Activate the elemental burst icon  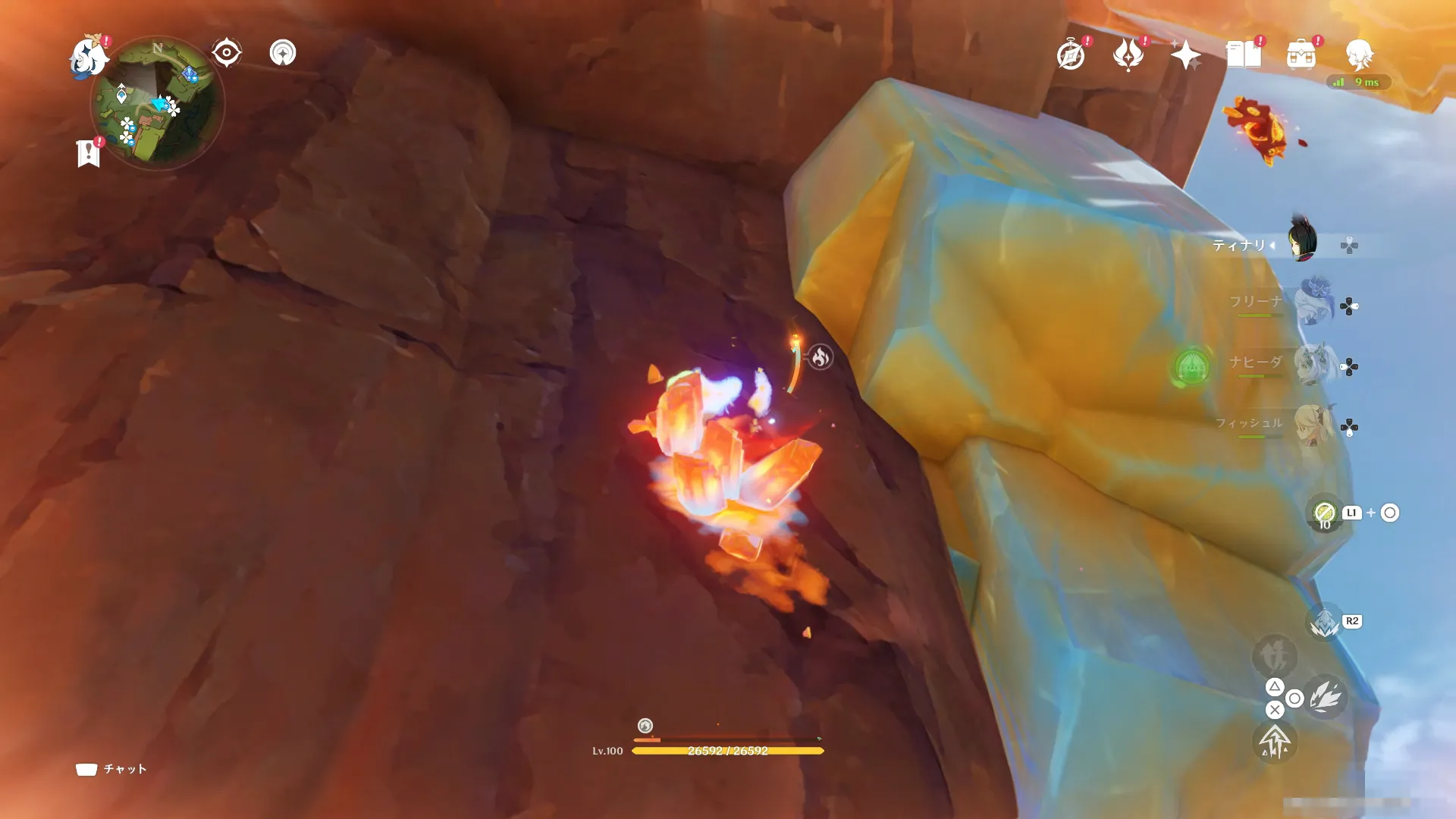(1325, 623)
